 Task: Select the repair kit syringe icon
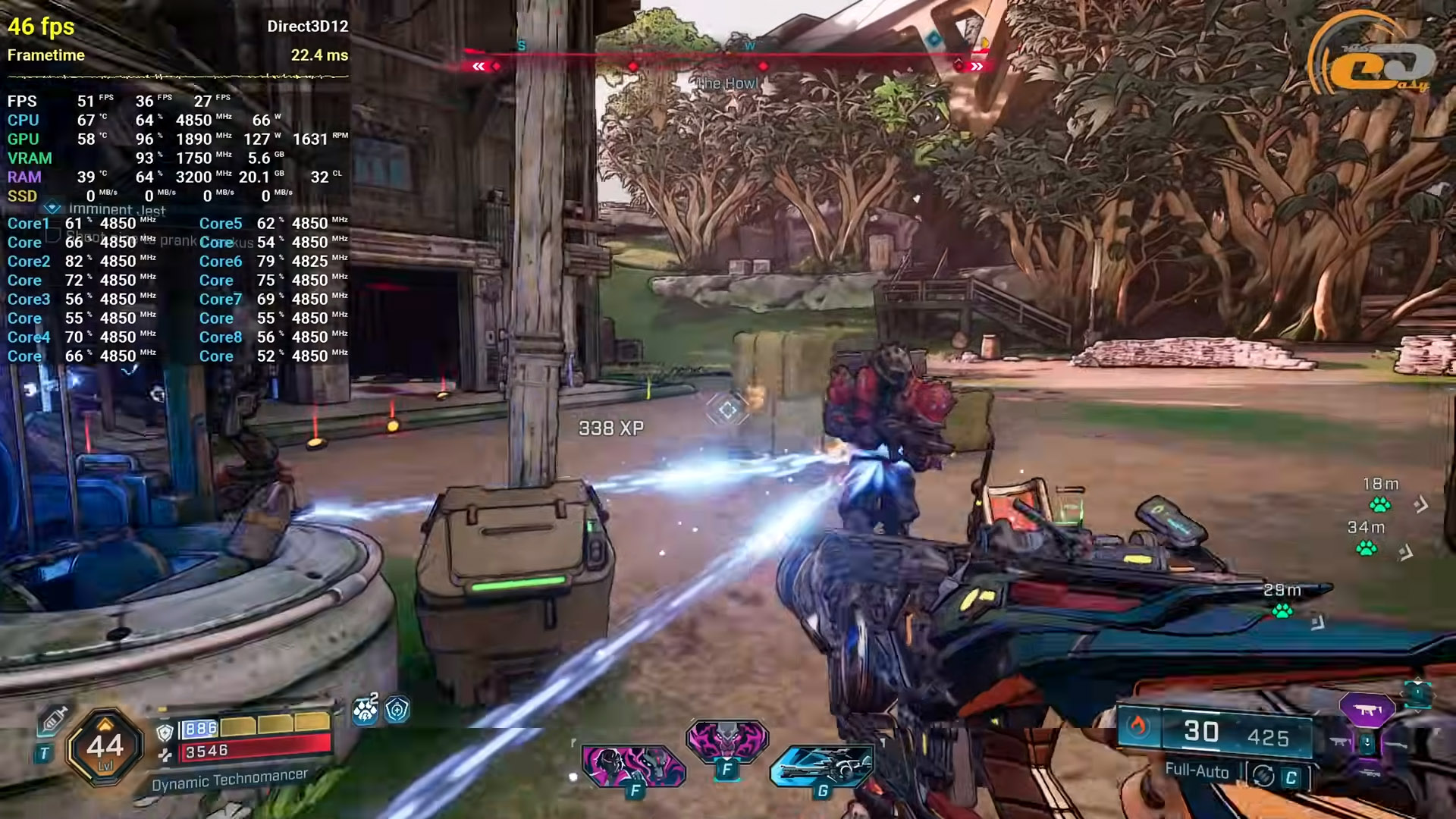[x=53, y=719]
